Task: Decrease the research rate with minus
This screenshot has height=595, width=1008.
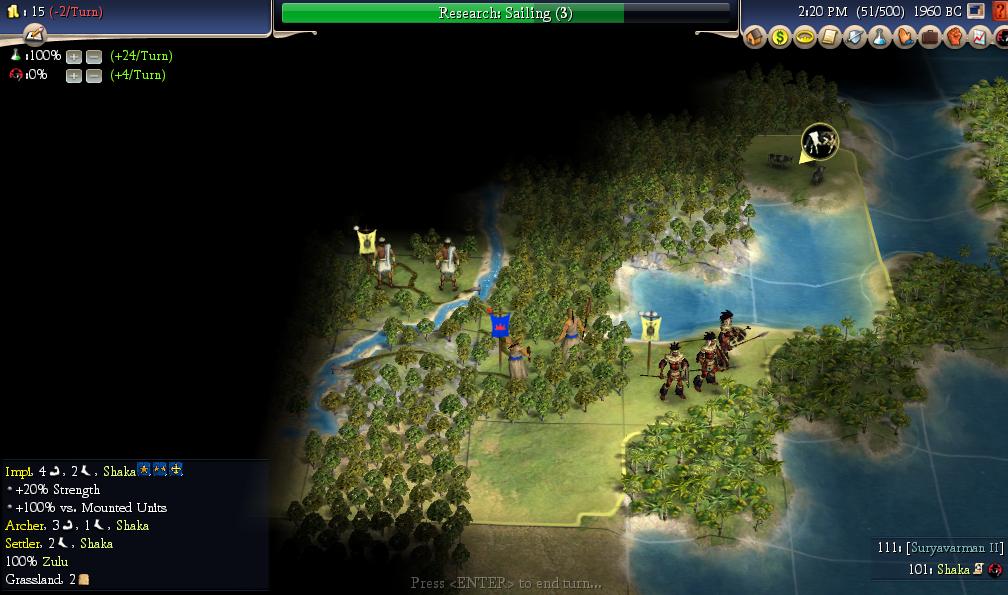Action: [93, 56]
